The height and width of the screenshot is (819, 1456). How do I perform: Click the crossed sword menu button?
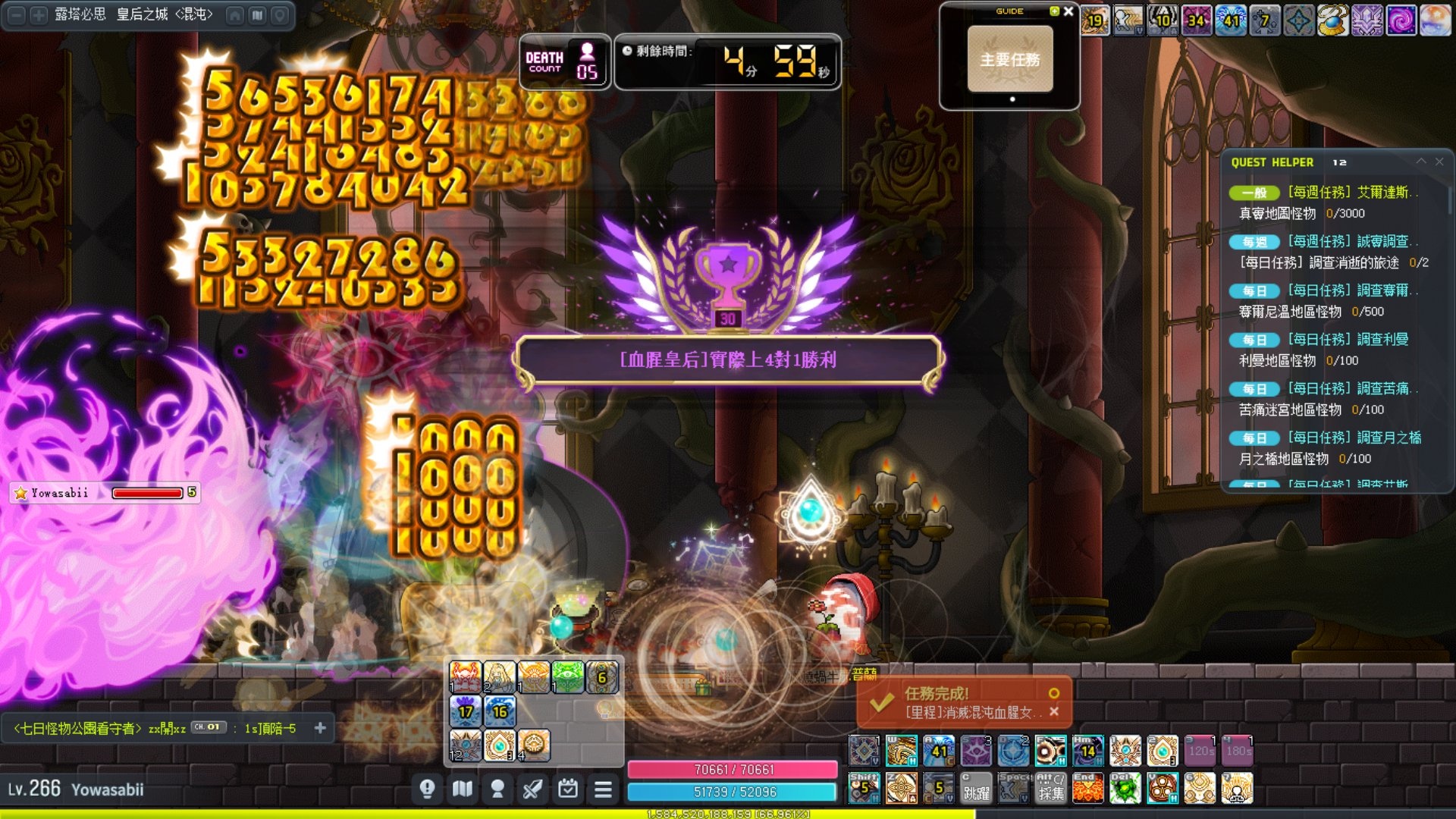pos(532,789)
